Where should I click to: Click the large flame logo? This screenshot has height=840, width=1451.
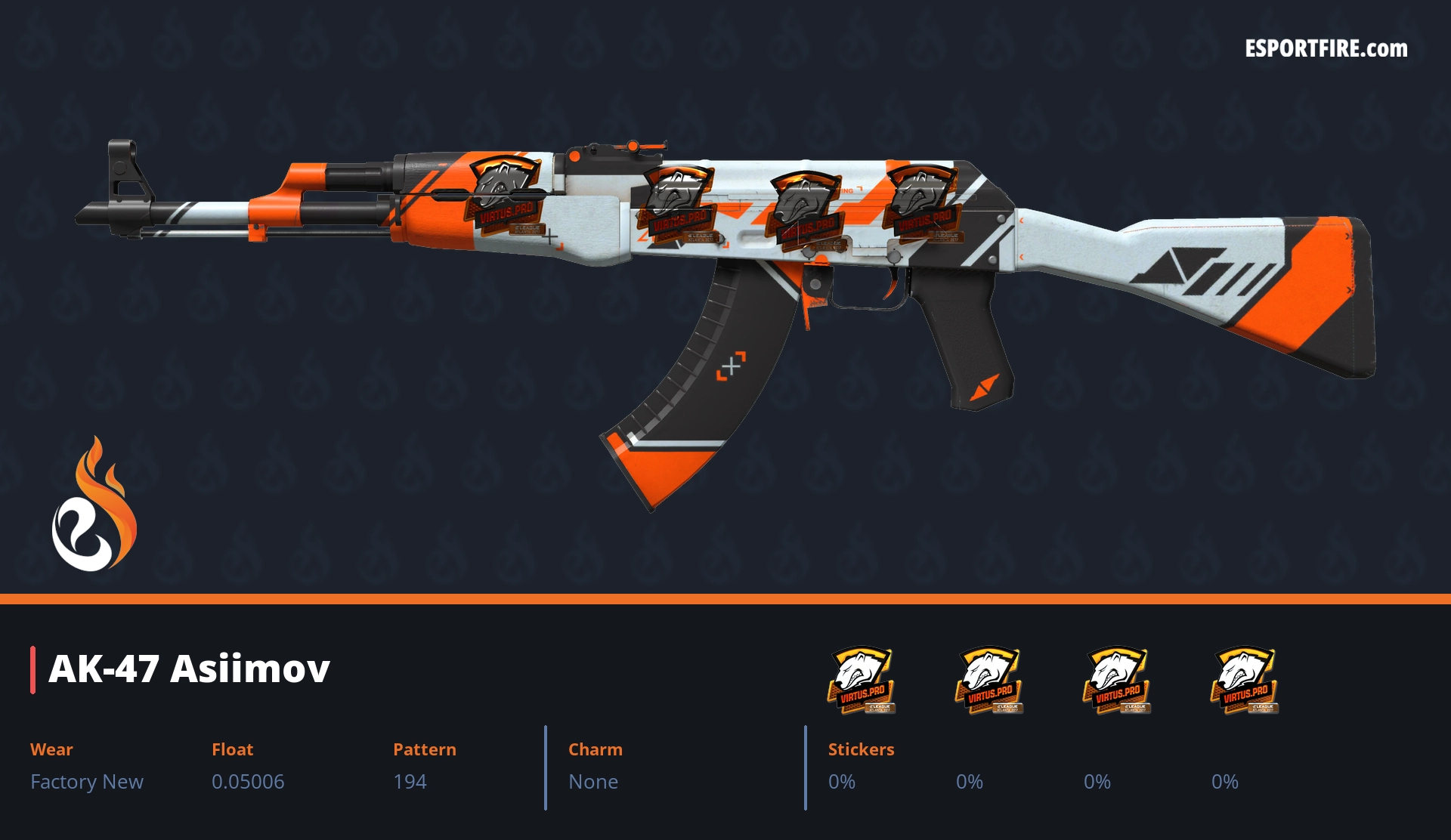[94, 505]
